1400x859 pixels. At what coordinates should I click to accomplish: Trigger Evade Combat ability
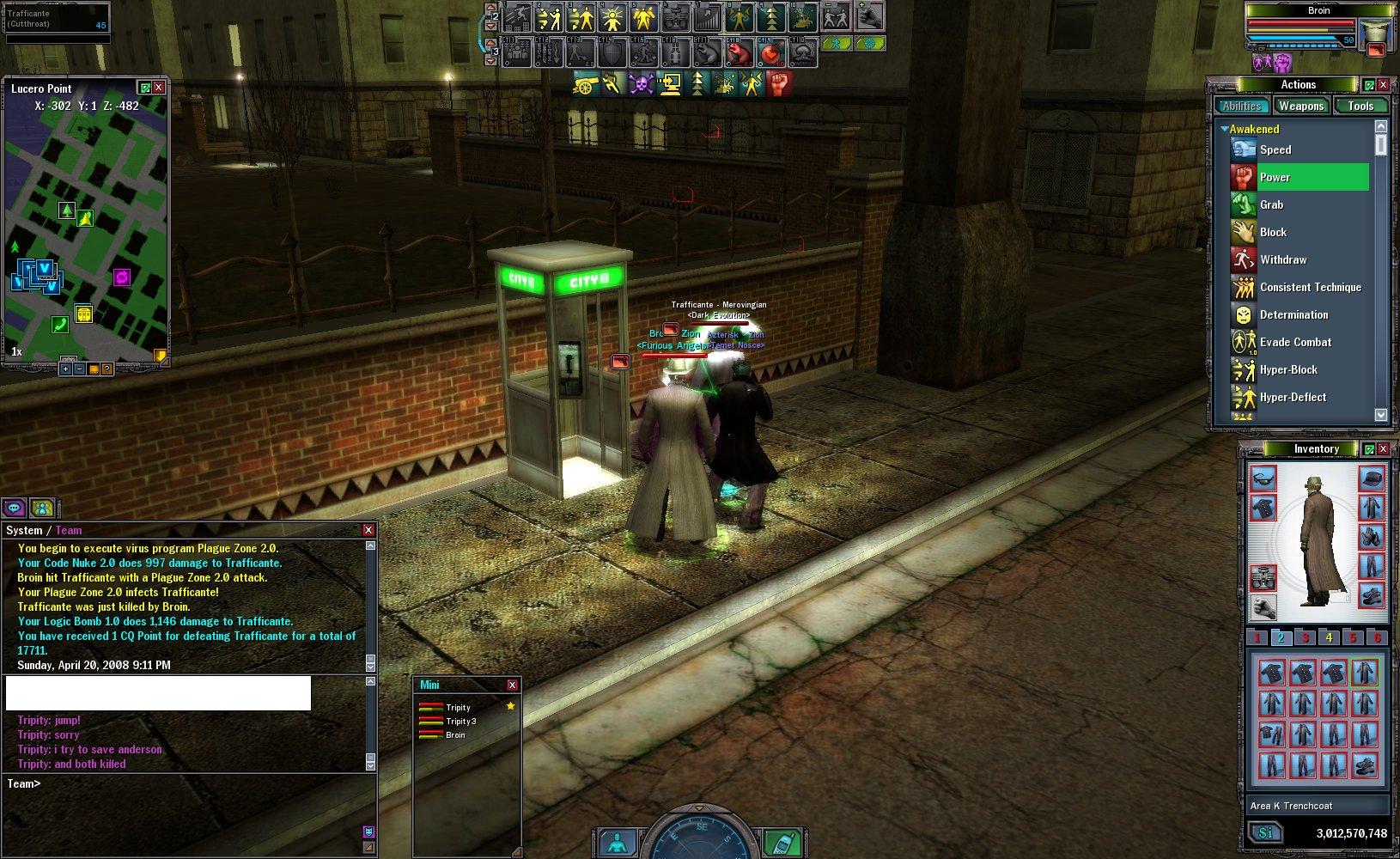1295,342
